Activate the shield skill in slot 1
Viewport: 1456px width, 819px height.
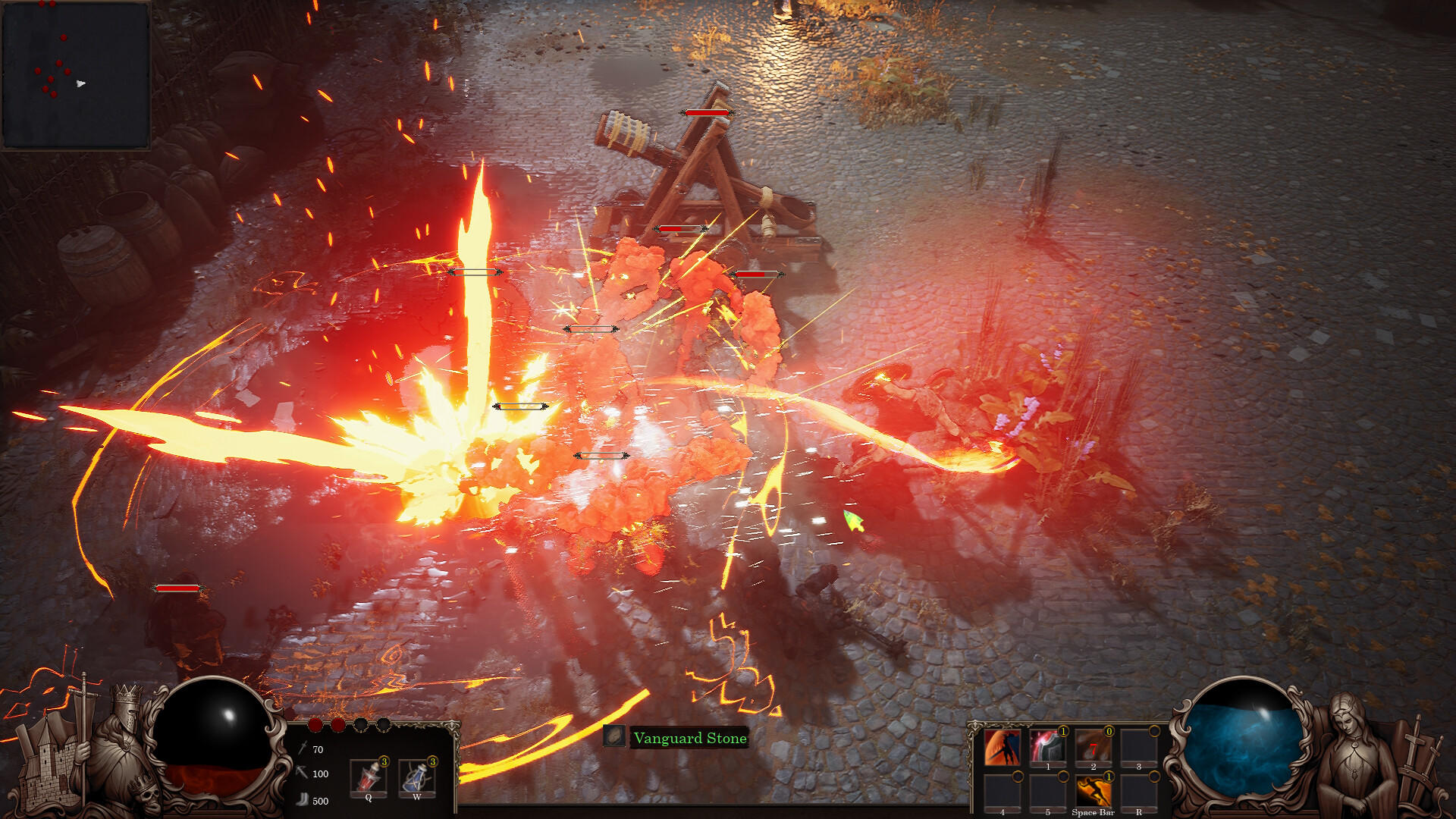coord(1047,748)
